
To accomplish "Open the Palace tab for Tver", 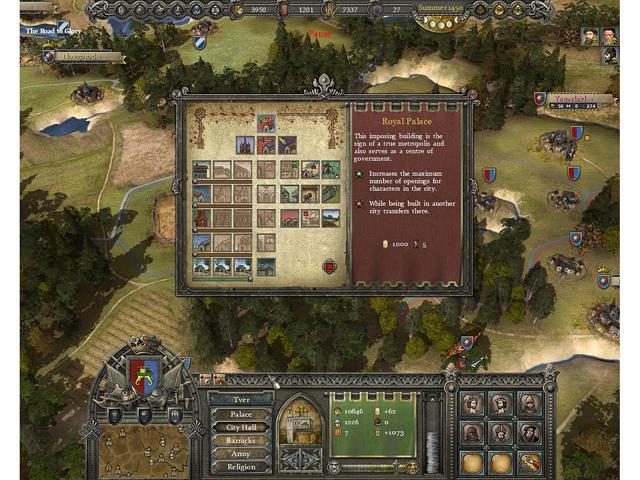I will 241,413.
